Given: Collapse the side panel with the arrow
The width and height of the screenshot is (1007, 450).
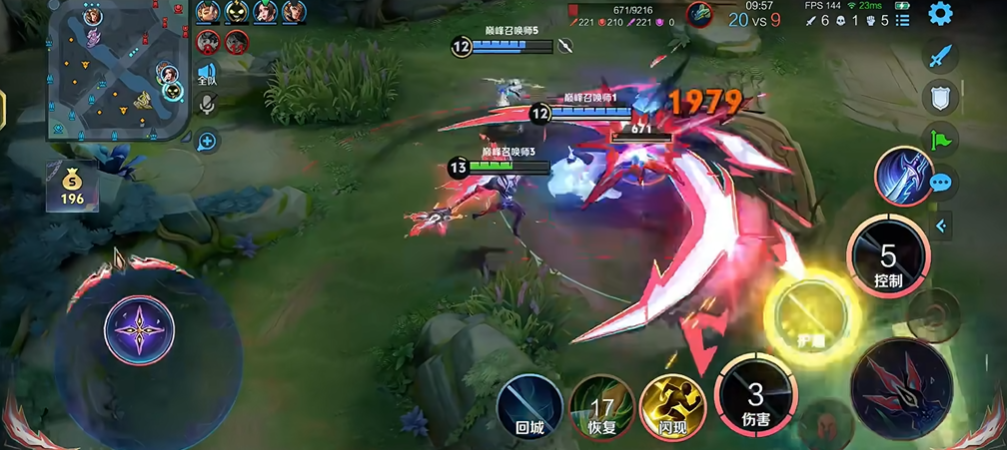Looking at the screenshot, I should pos(941,226).
